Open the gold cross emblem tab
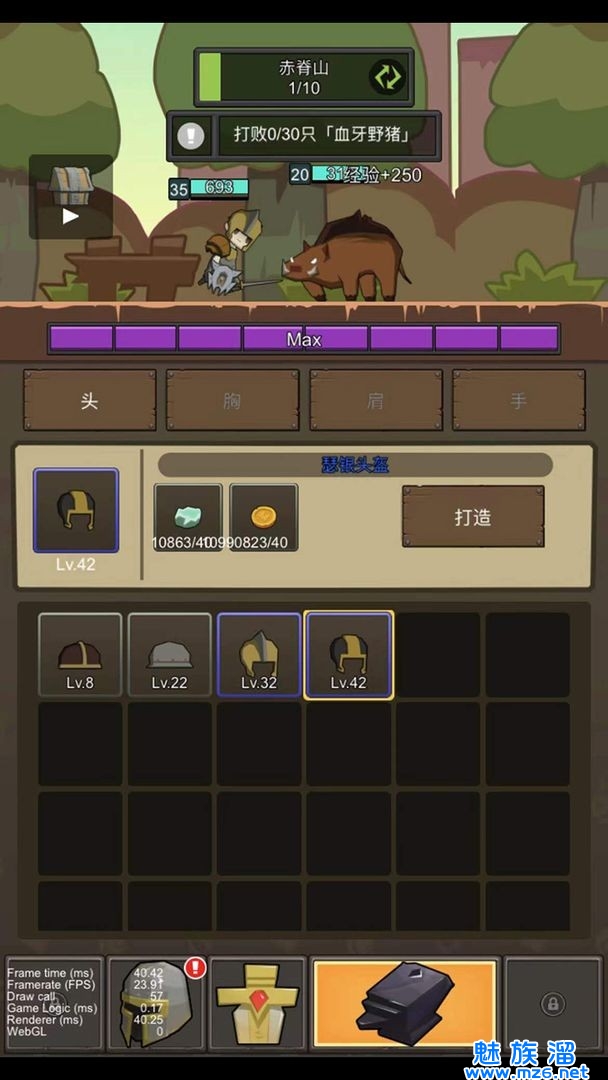This screenshot has height=1080, width=608. 259,1003
